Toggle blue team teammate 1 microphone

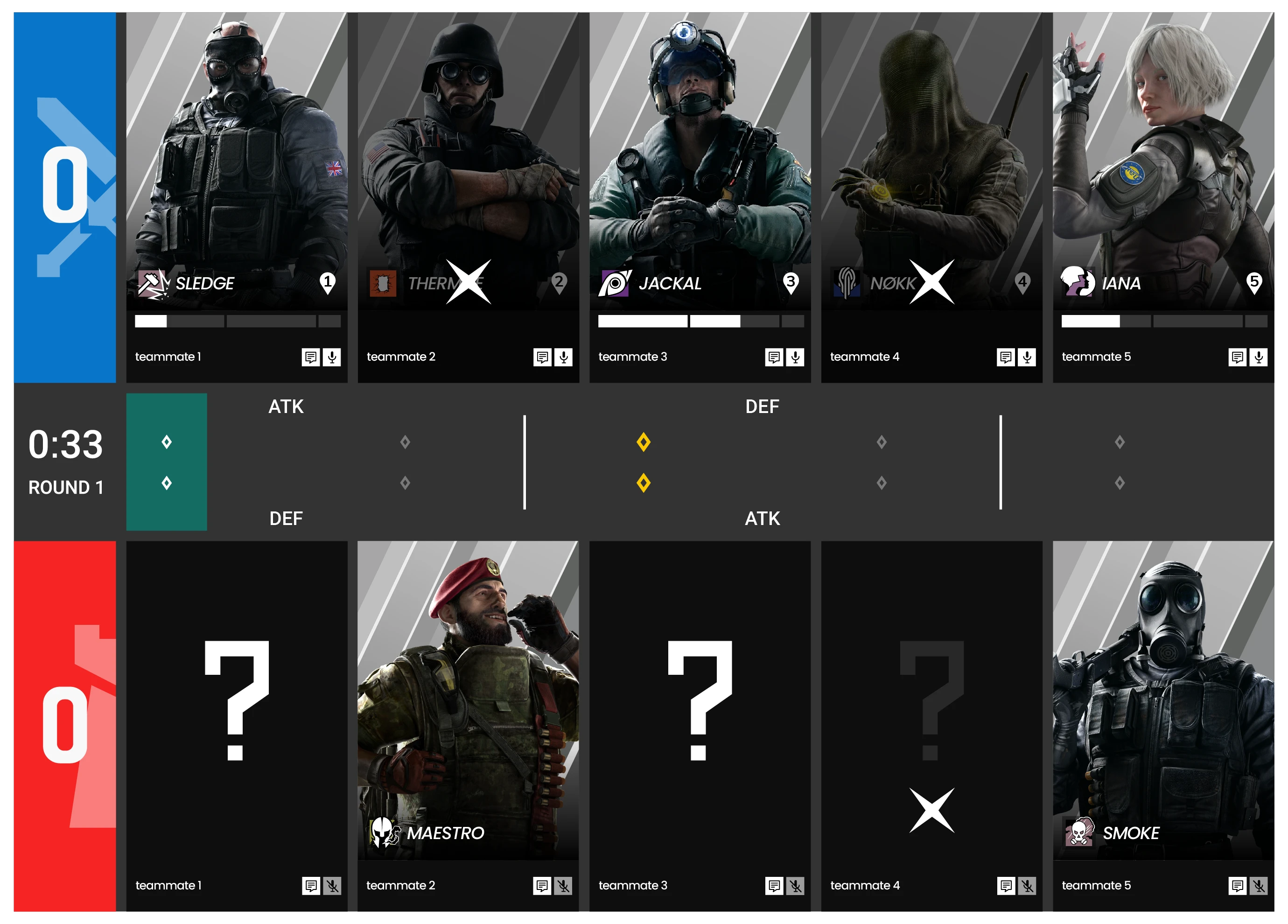click(x=332, y=357)
